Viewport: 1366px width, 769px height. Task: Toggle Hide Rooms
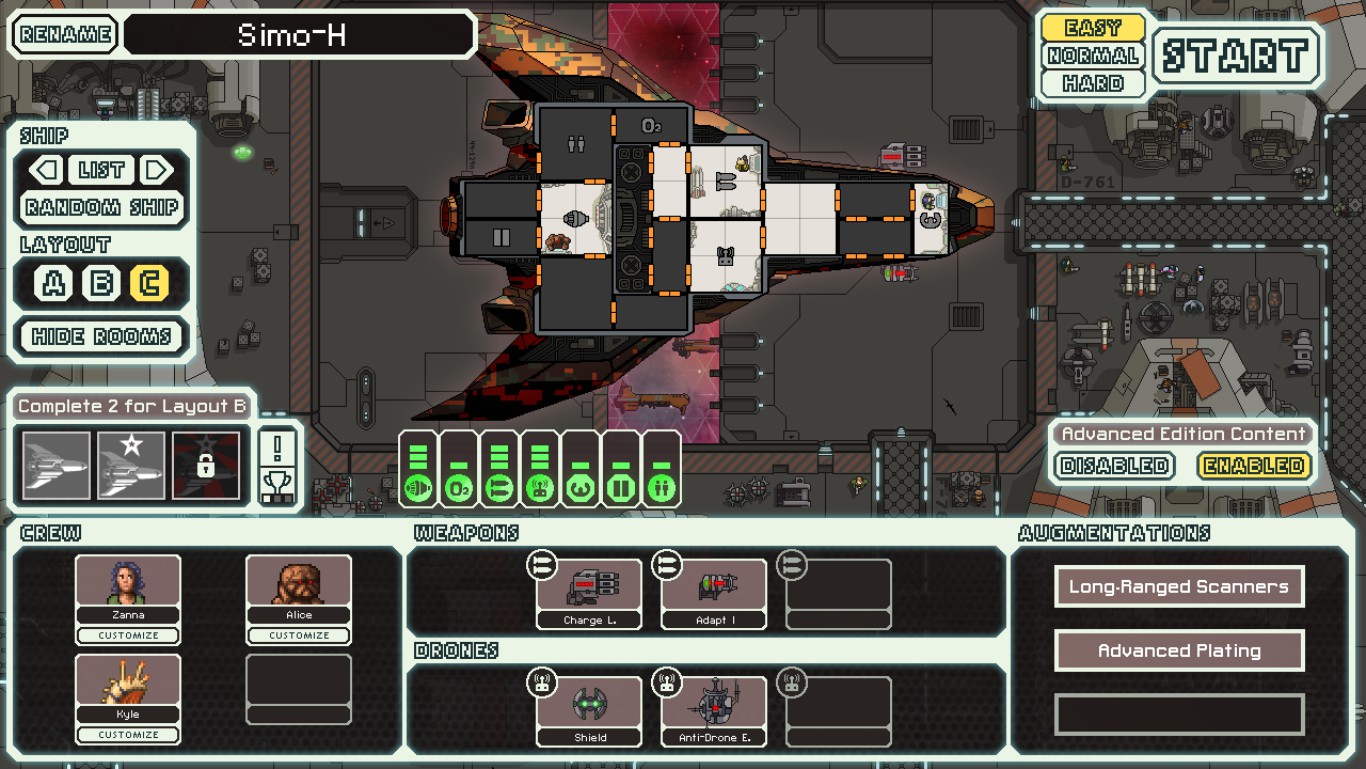[102, 336]
